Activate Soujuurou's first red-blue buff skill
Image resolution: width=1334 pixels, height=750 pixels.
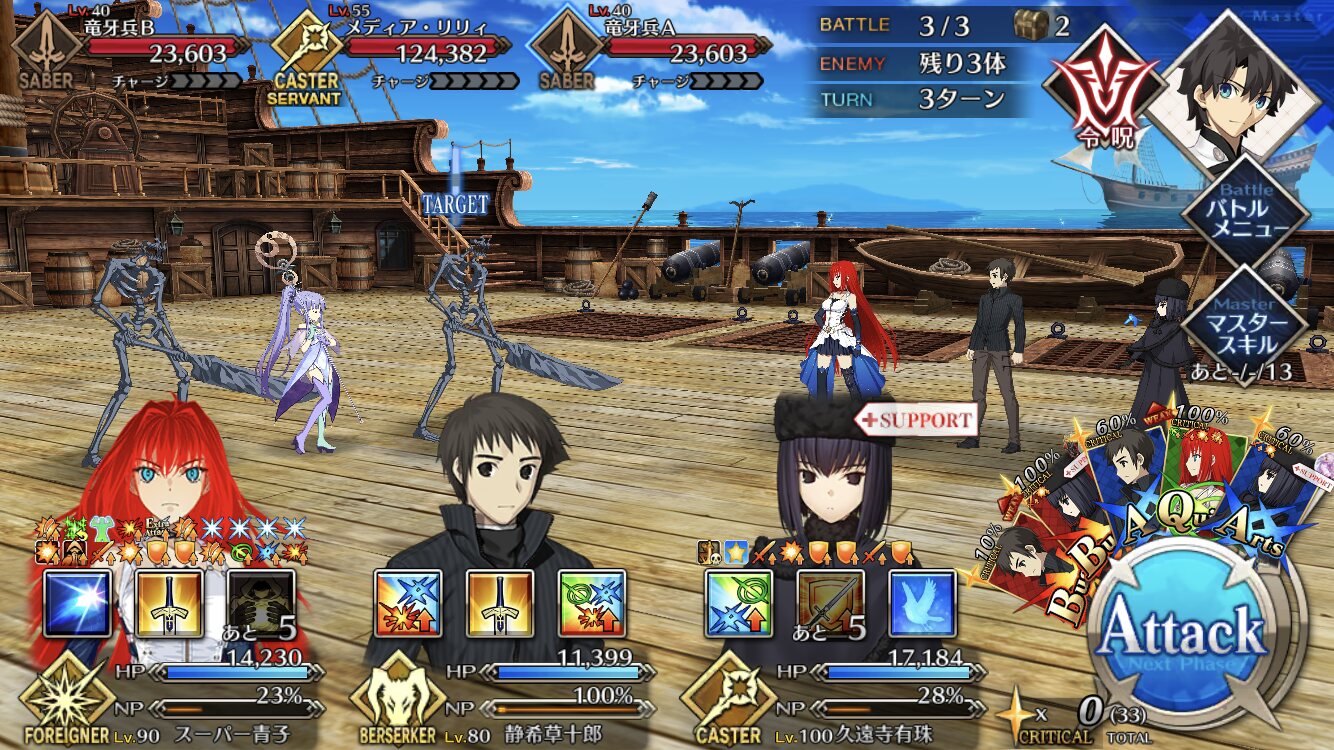(408, 604)
